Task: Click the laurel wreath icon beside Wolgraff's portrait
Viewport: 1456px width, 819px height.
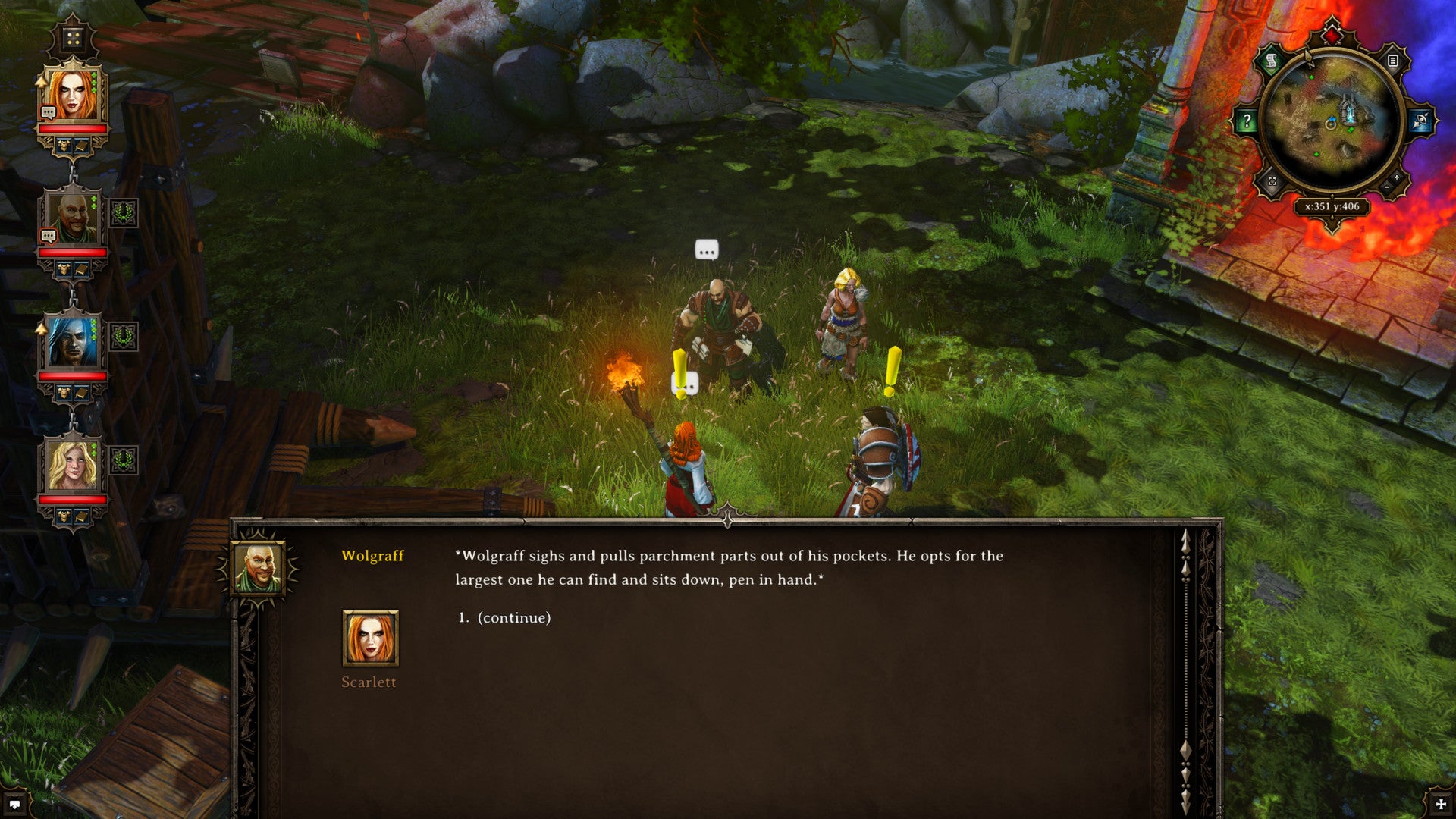Action: coord(124,213)
